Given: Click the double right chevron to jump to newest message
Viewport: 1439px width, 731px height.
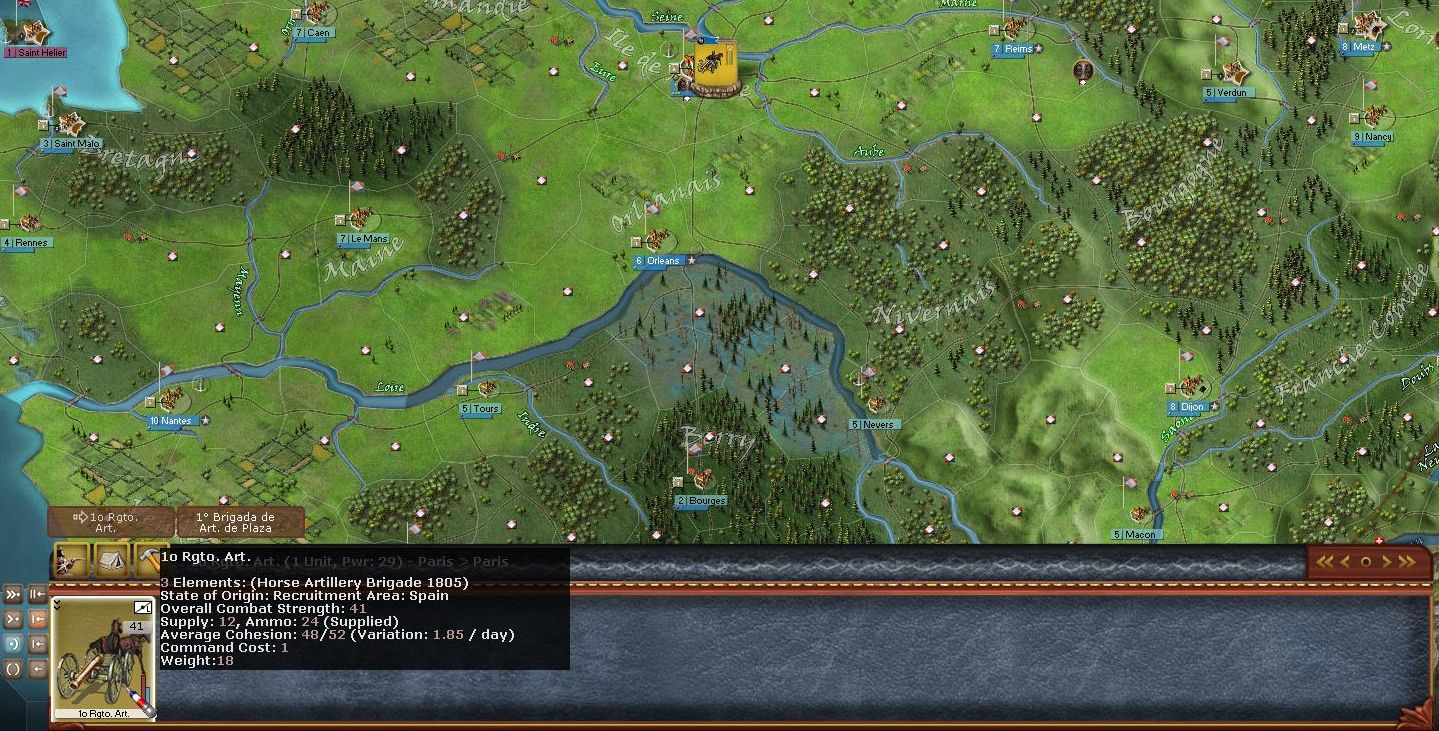Looking at the screenshot, I should tap(1408, 561).
